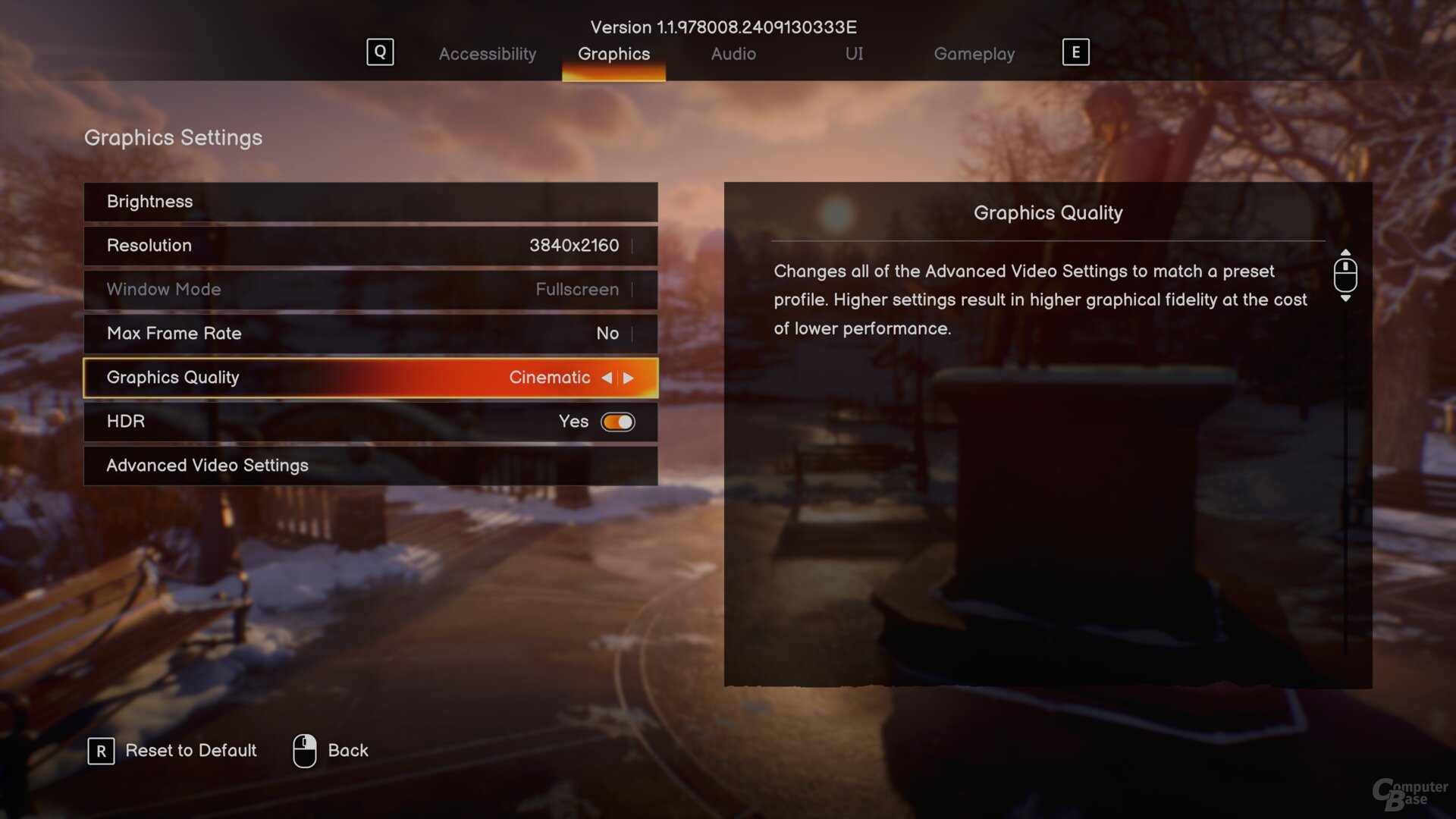Click the description panel scroll-down arrow

tap(1345, 299)
